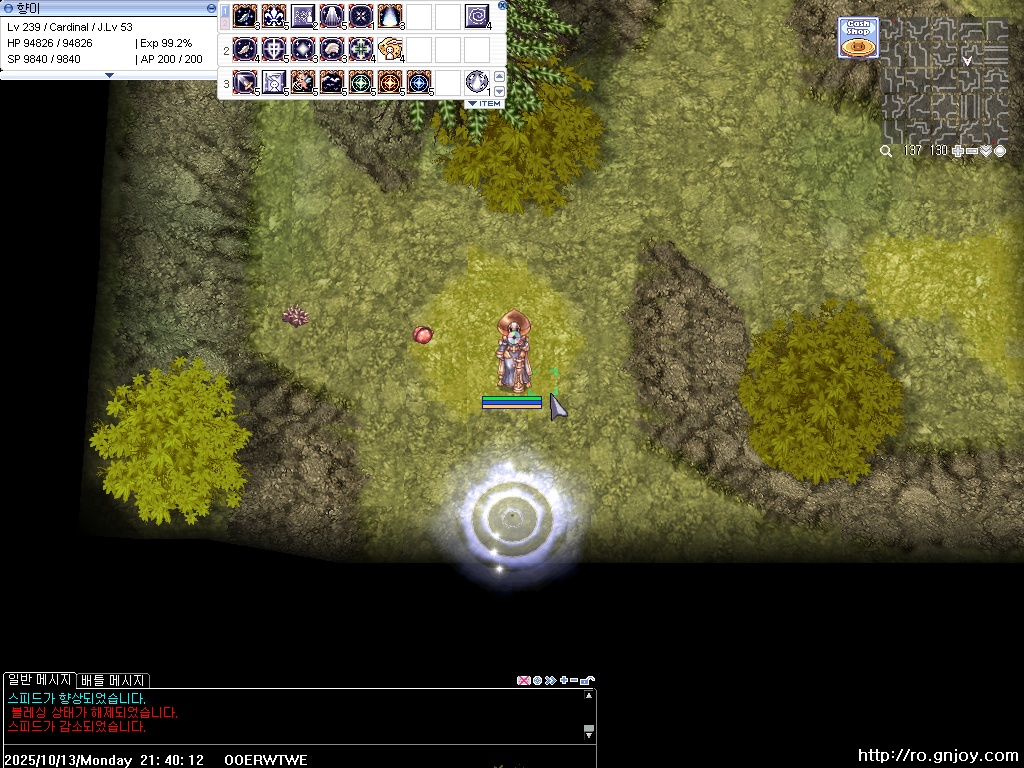Zoom out the minimap with the minus button
The width and height of the screenshot is (1024, 768).
click(972, 151)
